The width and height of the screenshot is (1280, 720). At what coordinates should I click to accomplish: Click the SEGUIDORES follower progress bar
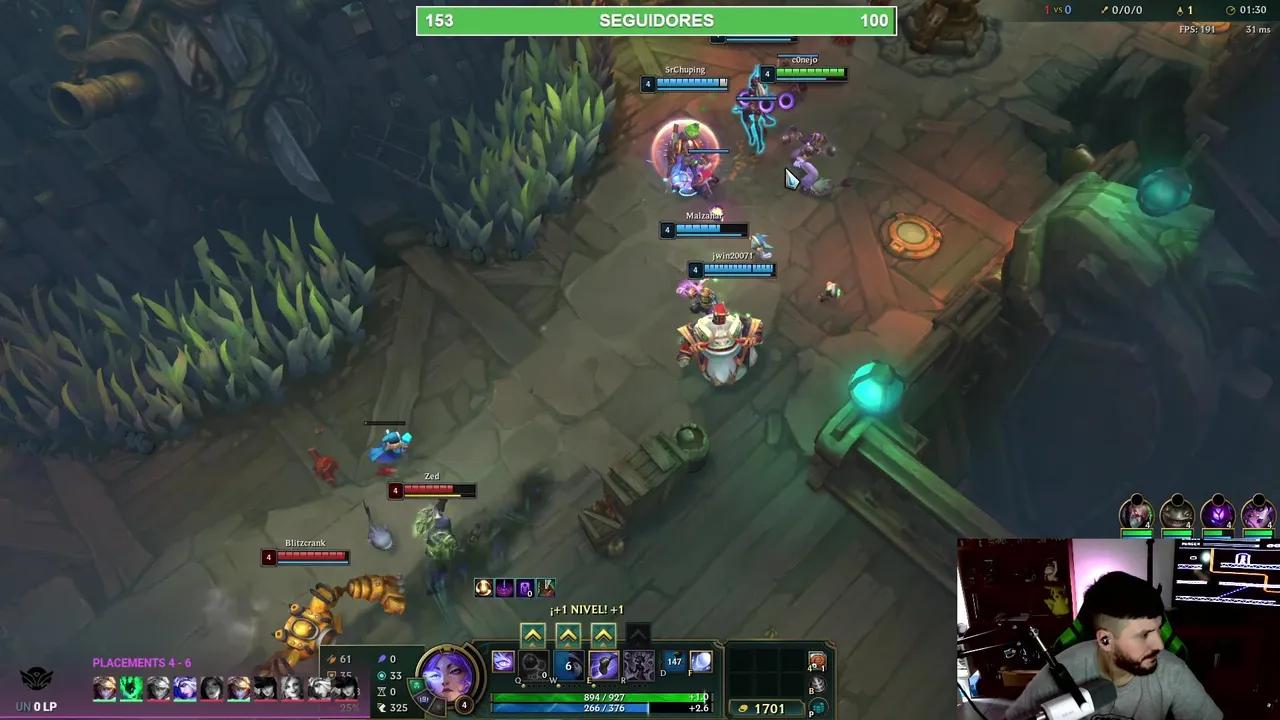[x=656, y=20]
